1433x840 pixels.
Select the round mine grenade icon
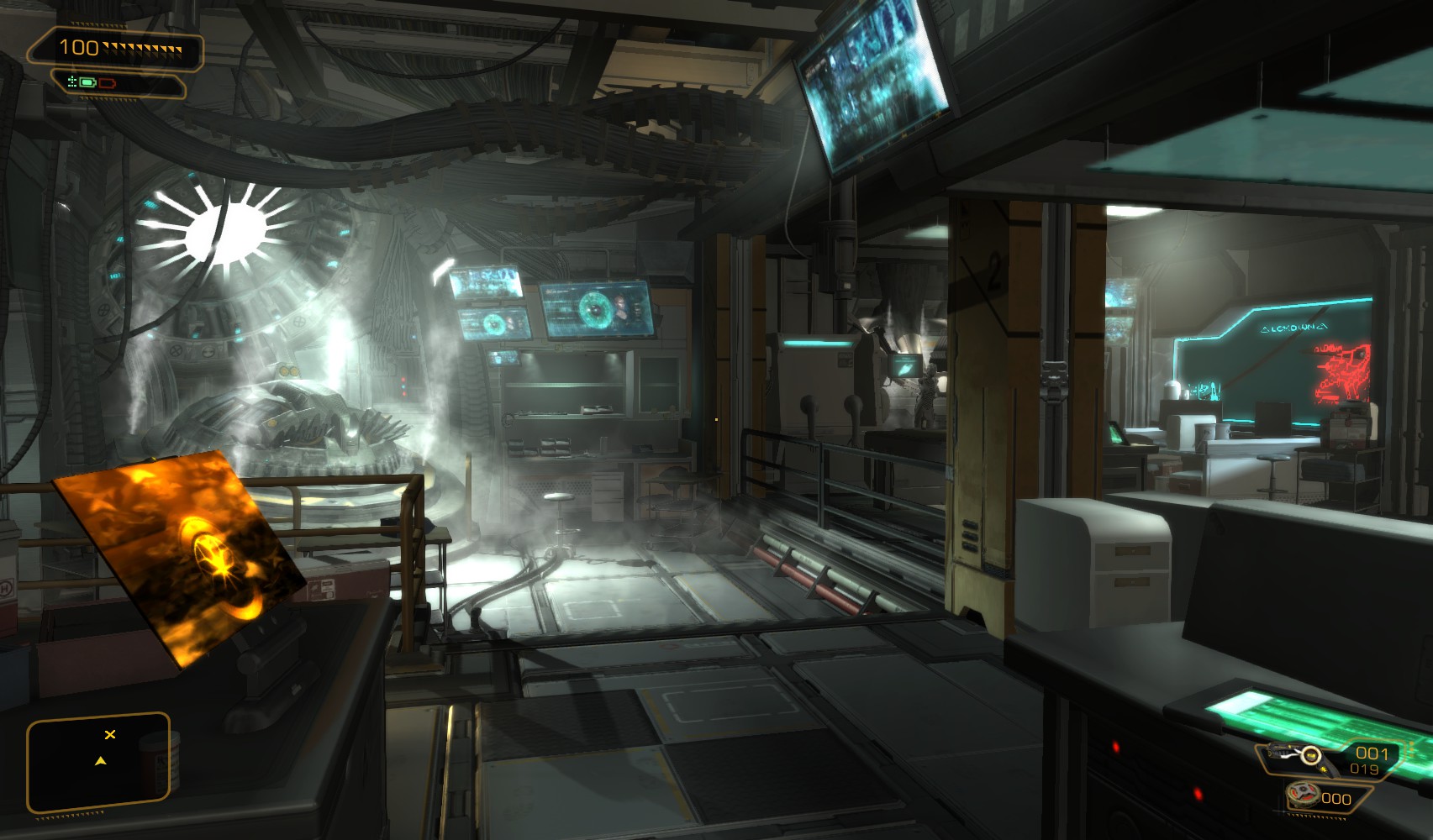[1304, 794]
